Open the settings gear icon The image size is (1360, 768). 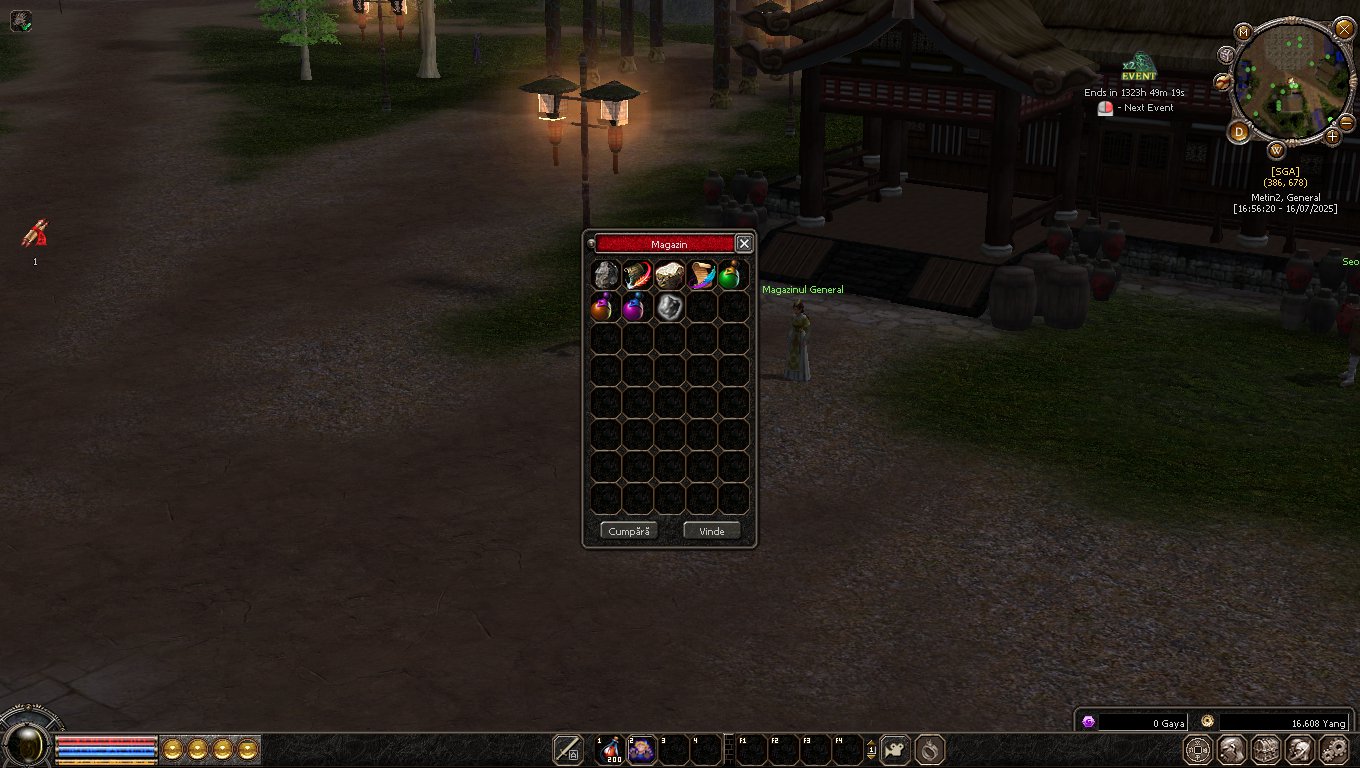pyautogui.click(x=1334, y=749)
